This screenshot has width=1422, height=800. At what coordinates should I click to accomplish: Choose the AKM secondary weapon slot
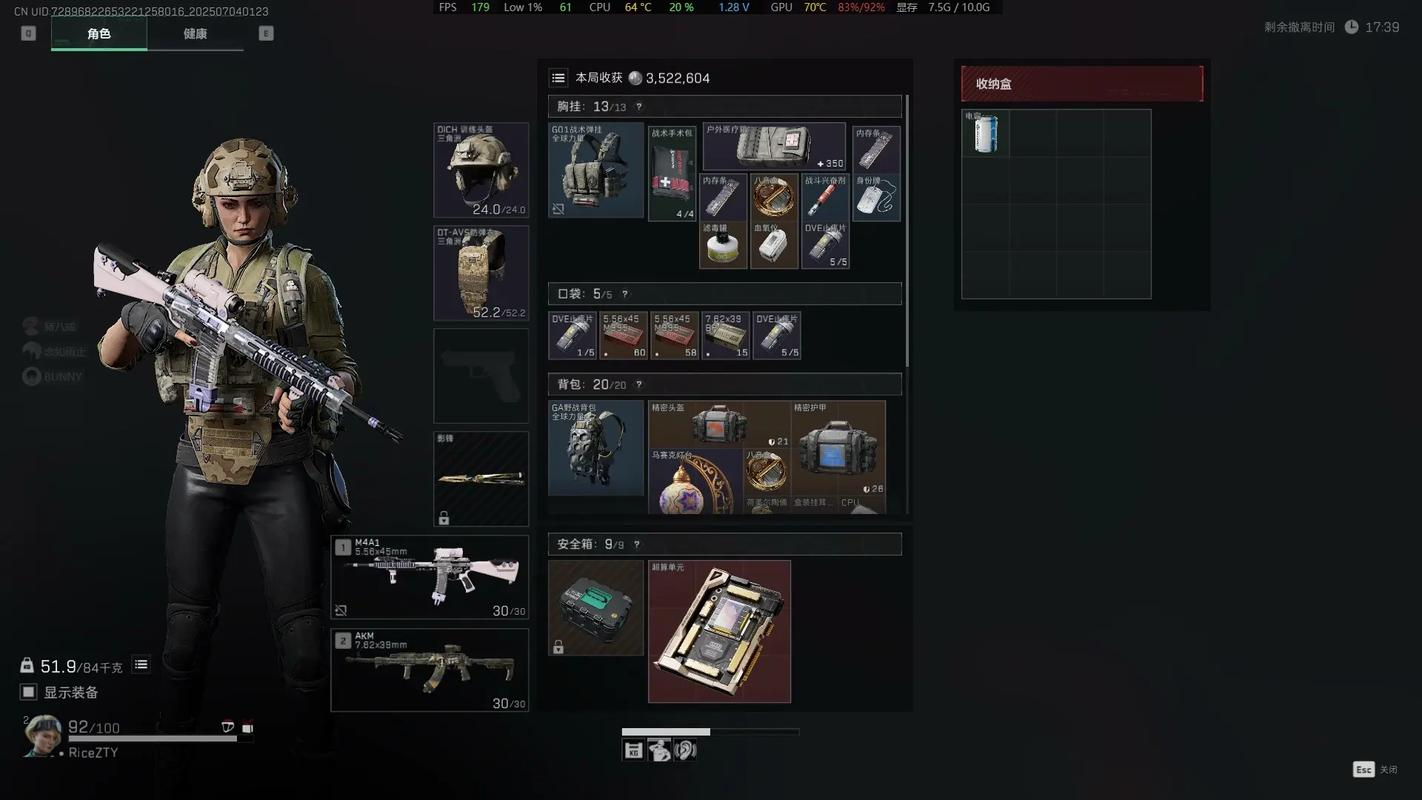click(430, 669)
